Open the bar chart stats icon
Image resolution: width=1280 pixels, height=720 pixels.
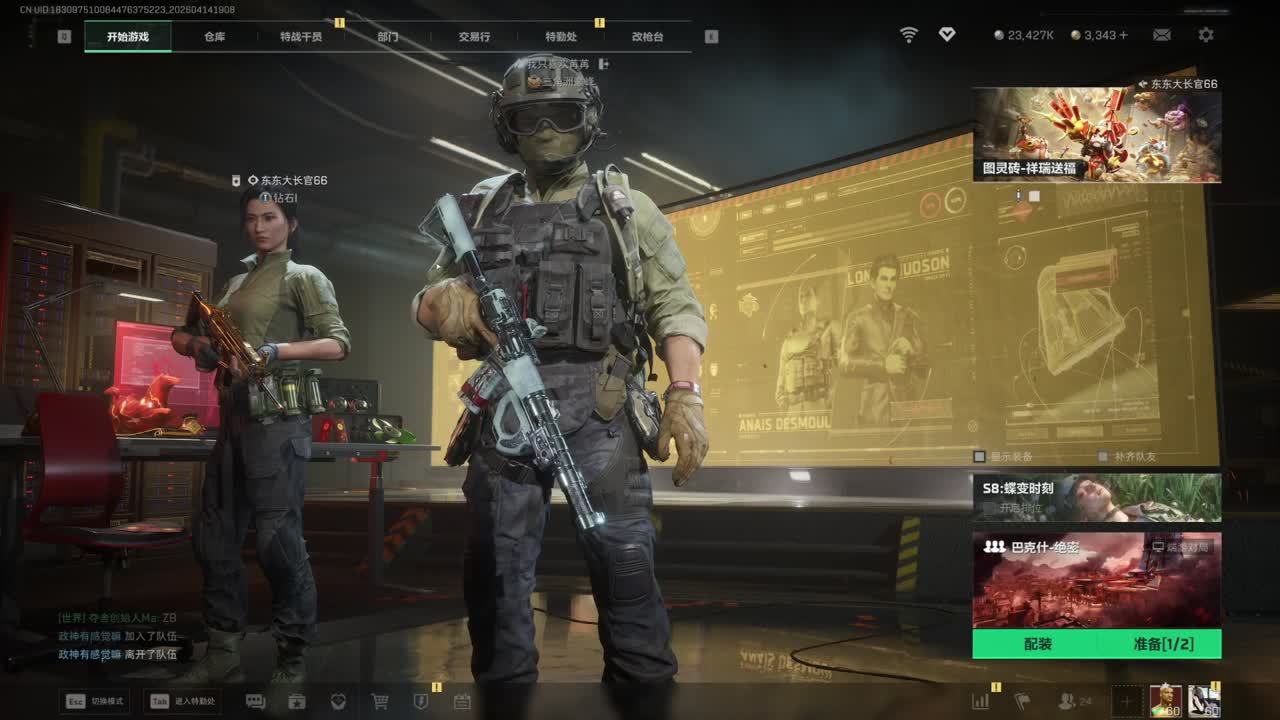(x=980, y=702)
